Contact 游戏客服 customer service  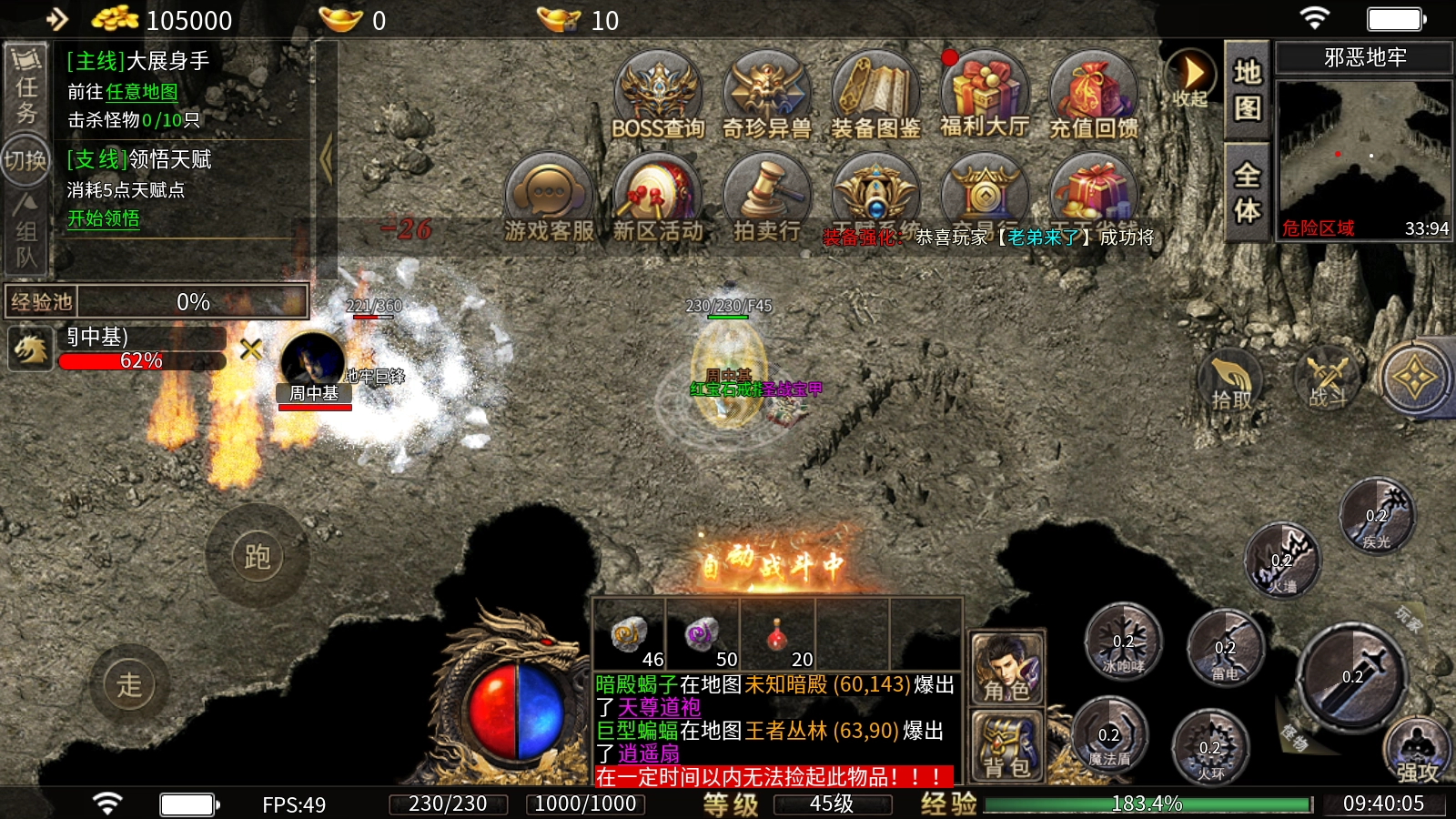click(549, 198)
